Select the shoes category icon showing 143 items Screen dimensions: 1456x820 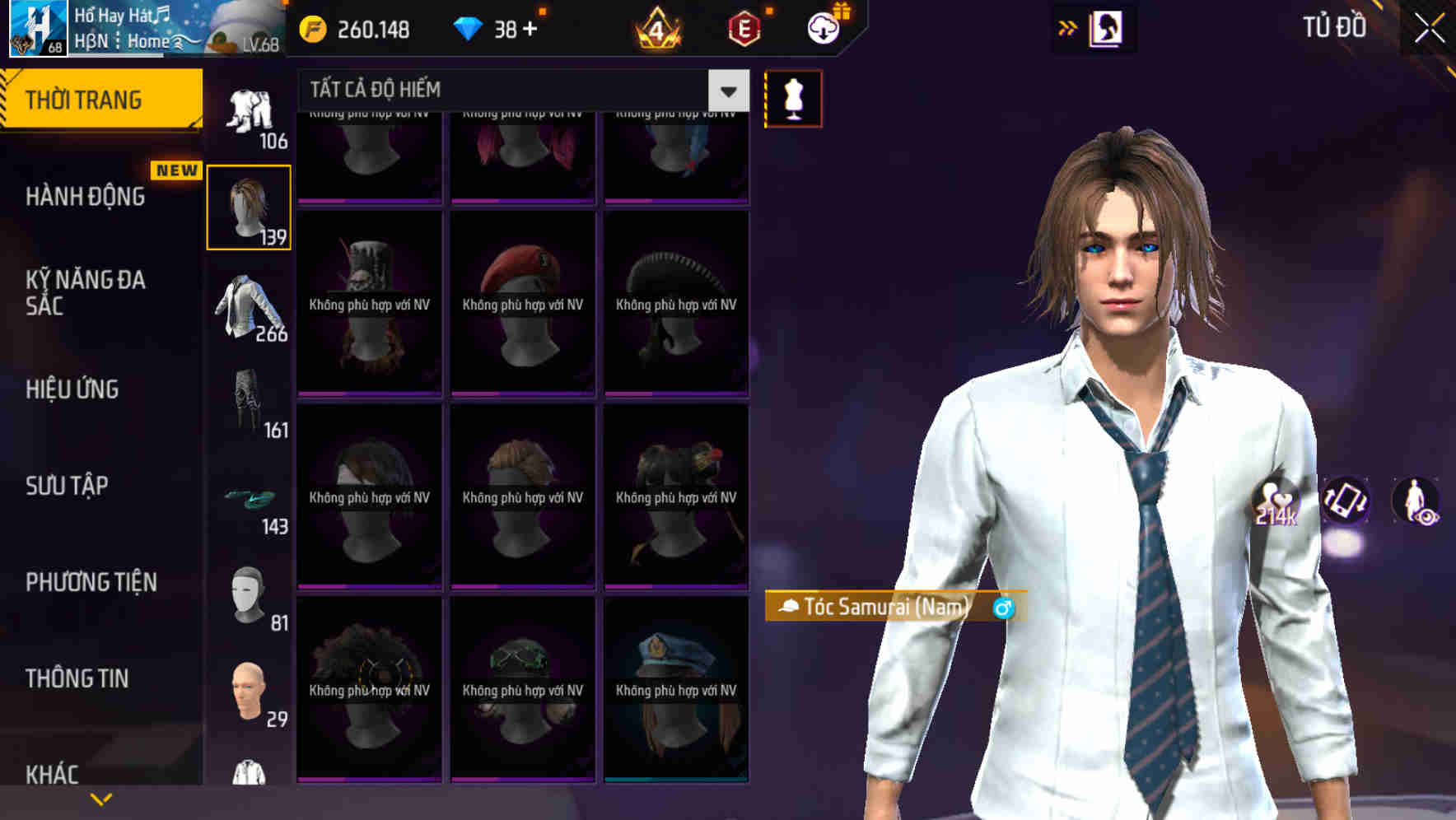click(248, 501)
